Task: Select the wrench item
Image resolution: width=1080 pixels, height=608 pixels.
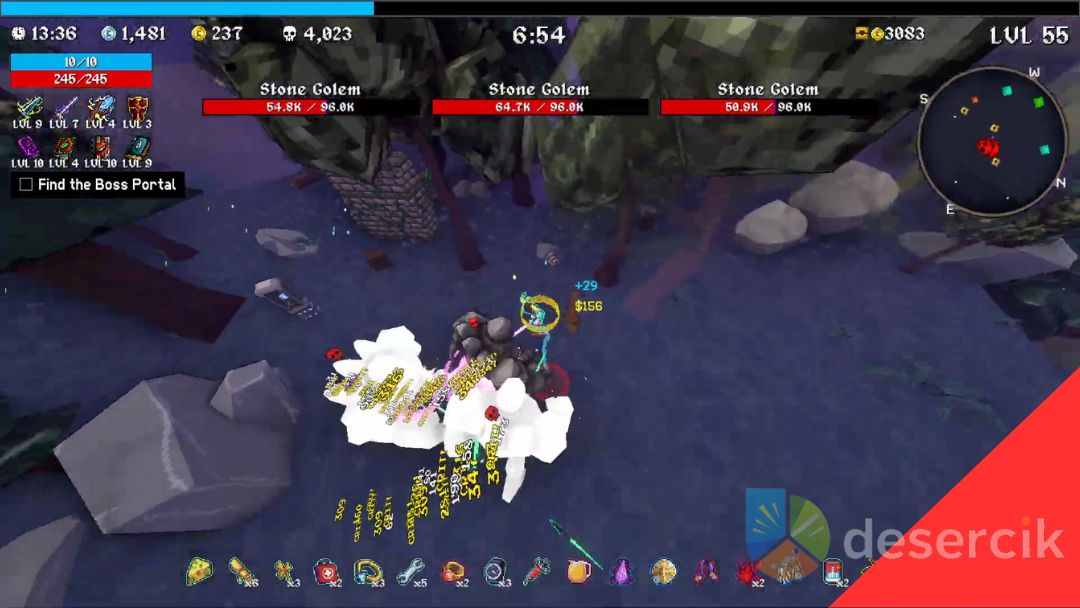Action: click(x=410, y=571)
